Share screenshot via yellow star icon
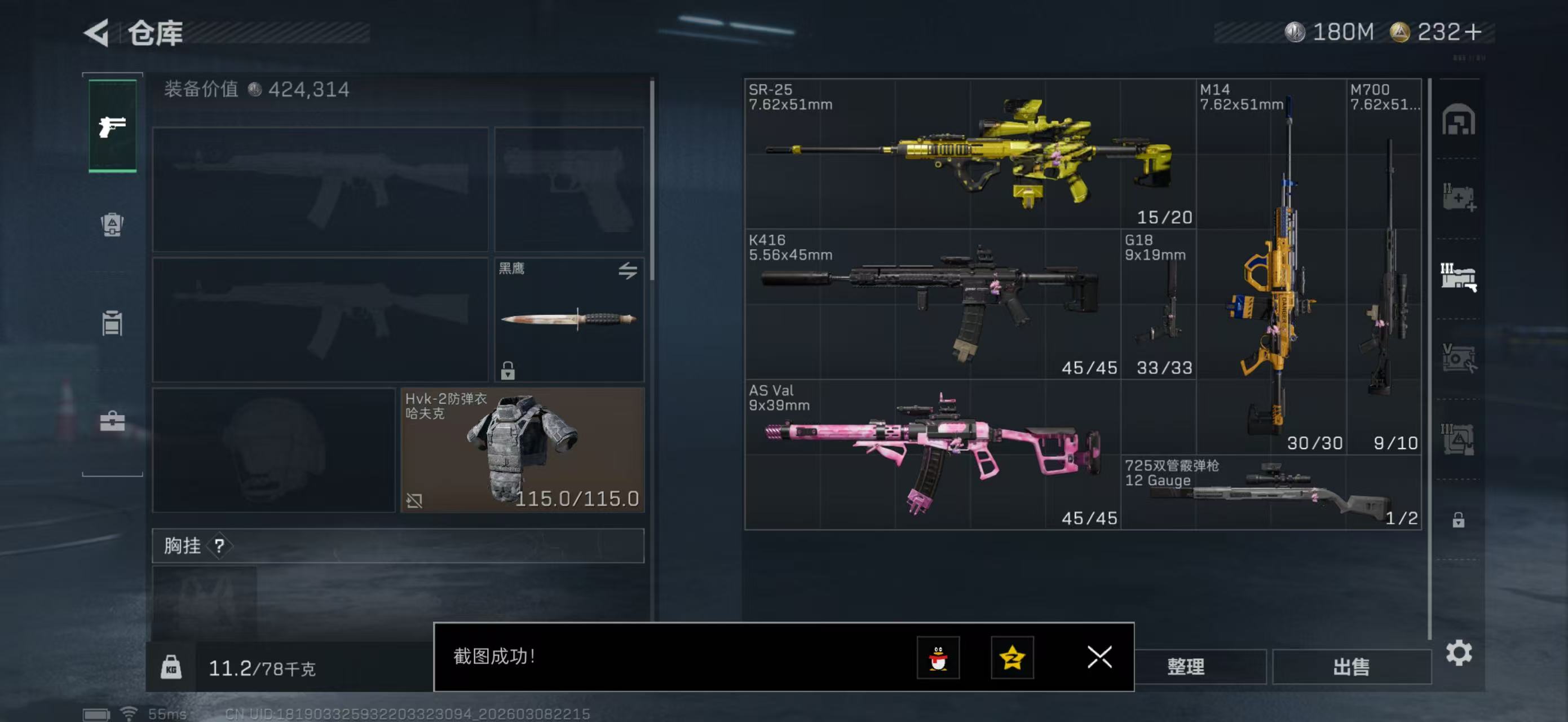 tap(1012, 657)
